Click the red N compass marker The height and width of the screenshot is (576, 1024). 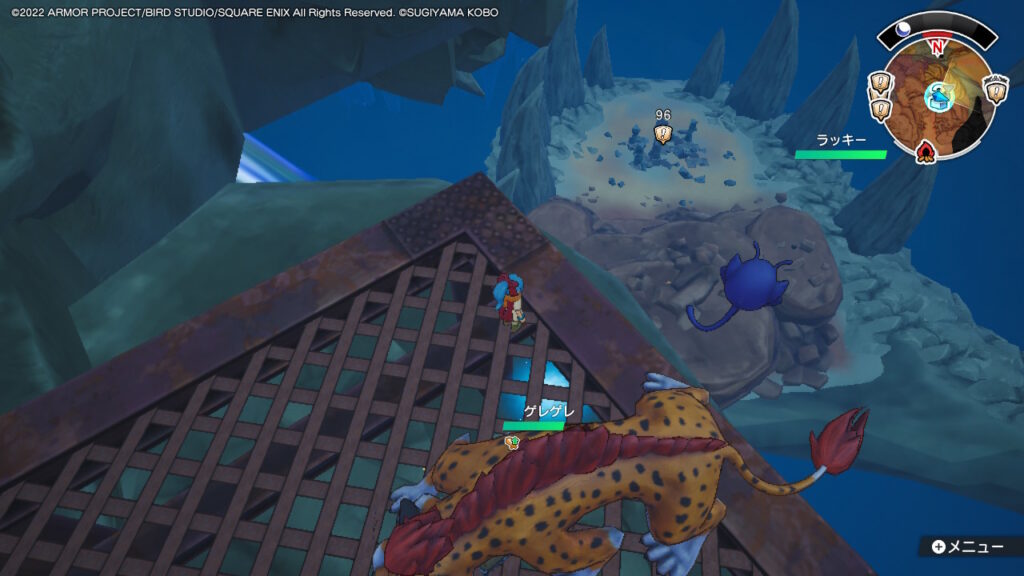point(936,46)
